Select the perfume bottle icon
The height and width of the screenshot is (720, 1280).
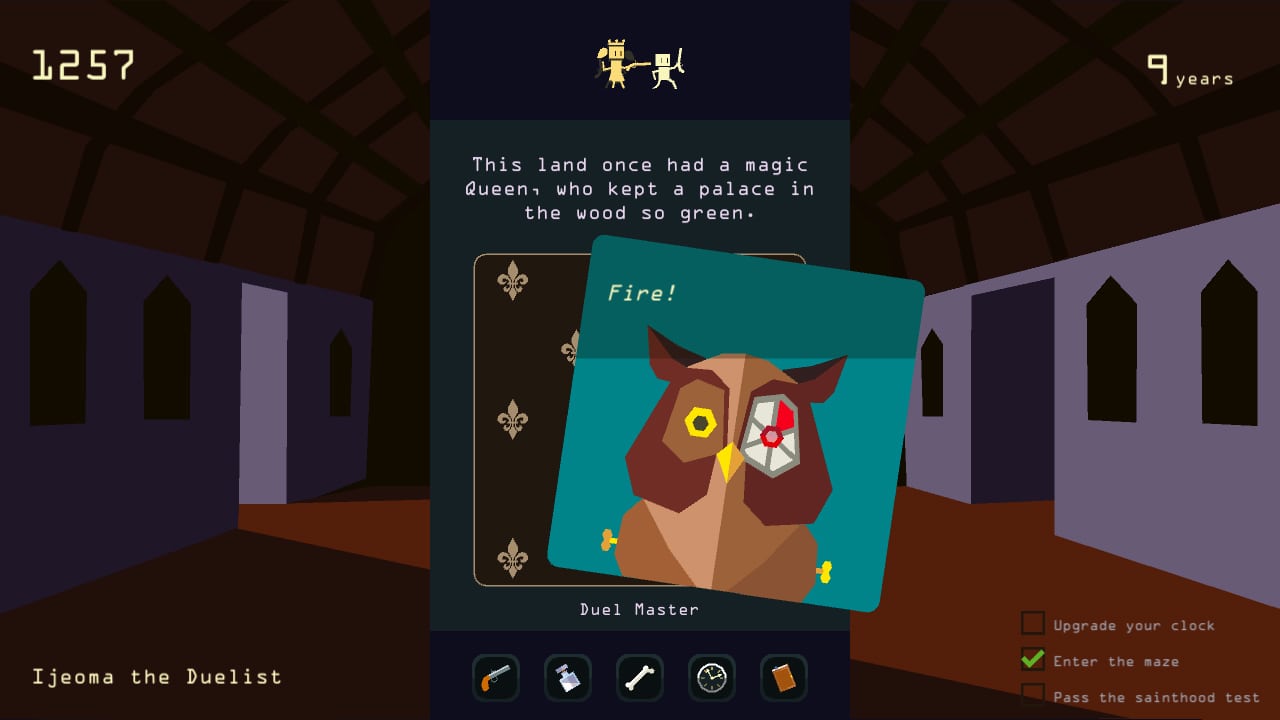click(567, 678)
